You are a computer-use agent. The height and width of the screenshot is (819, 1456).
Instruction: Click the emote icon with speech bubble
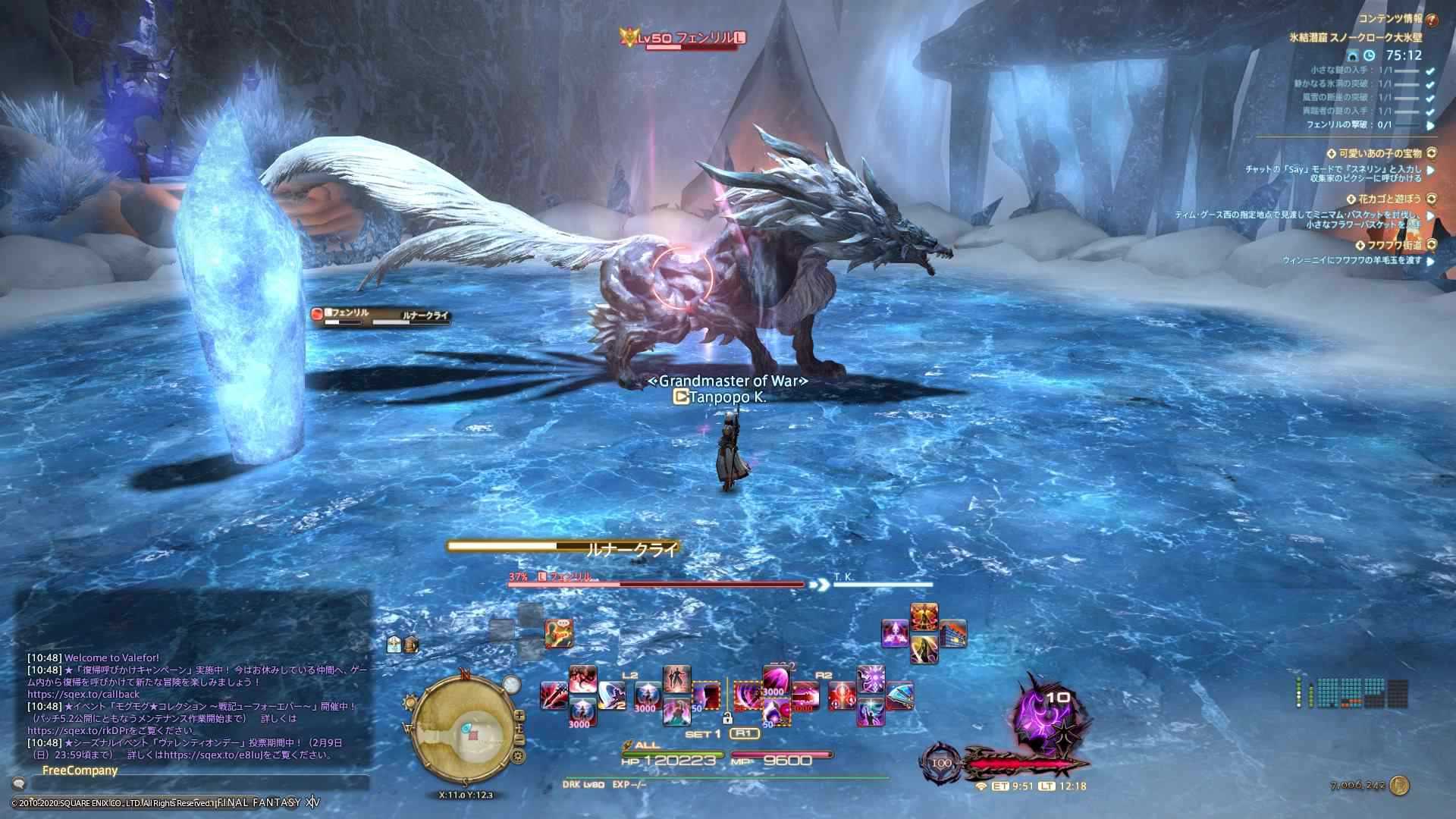pos(559,633)
